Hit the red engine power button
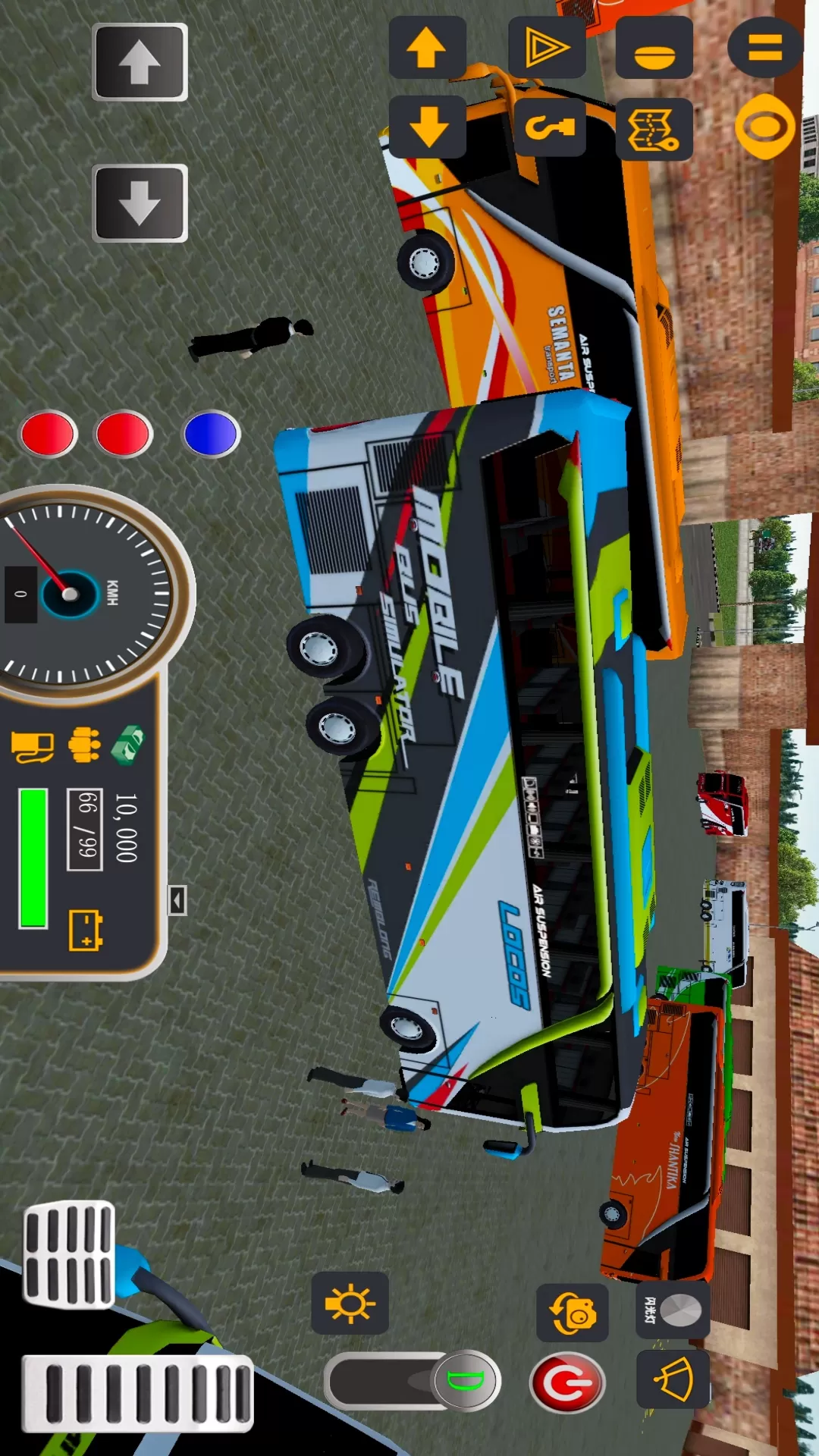Image resolution: width=819 pixels, height=1456 pixels. point(566,1382)
